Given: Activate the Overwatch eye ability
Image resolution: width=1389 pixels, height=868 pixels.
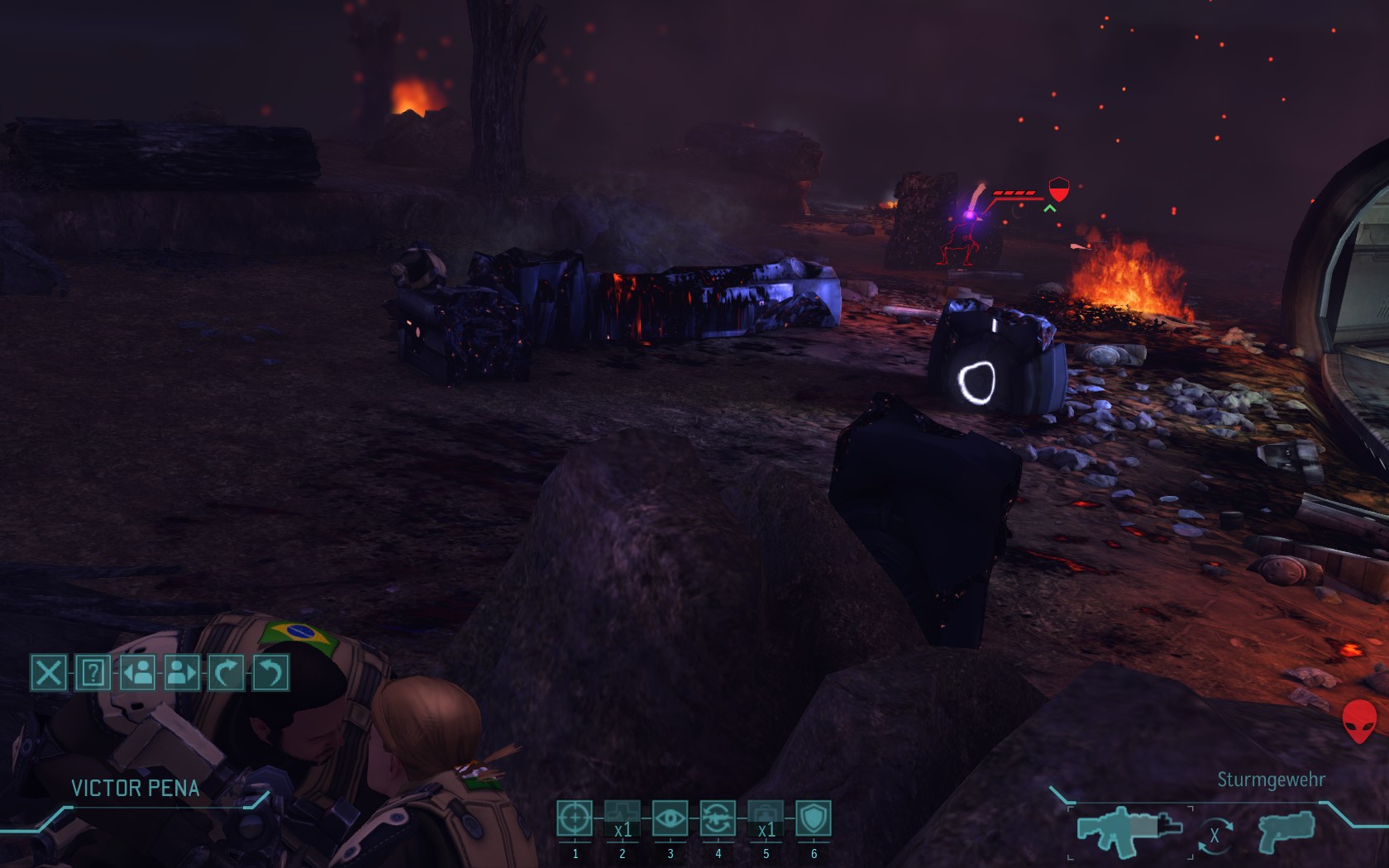Looking at the screenshot, I should click(670, 818).
